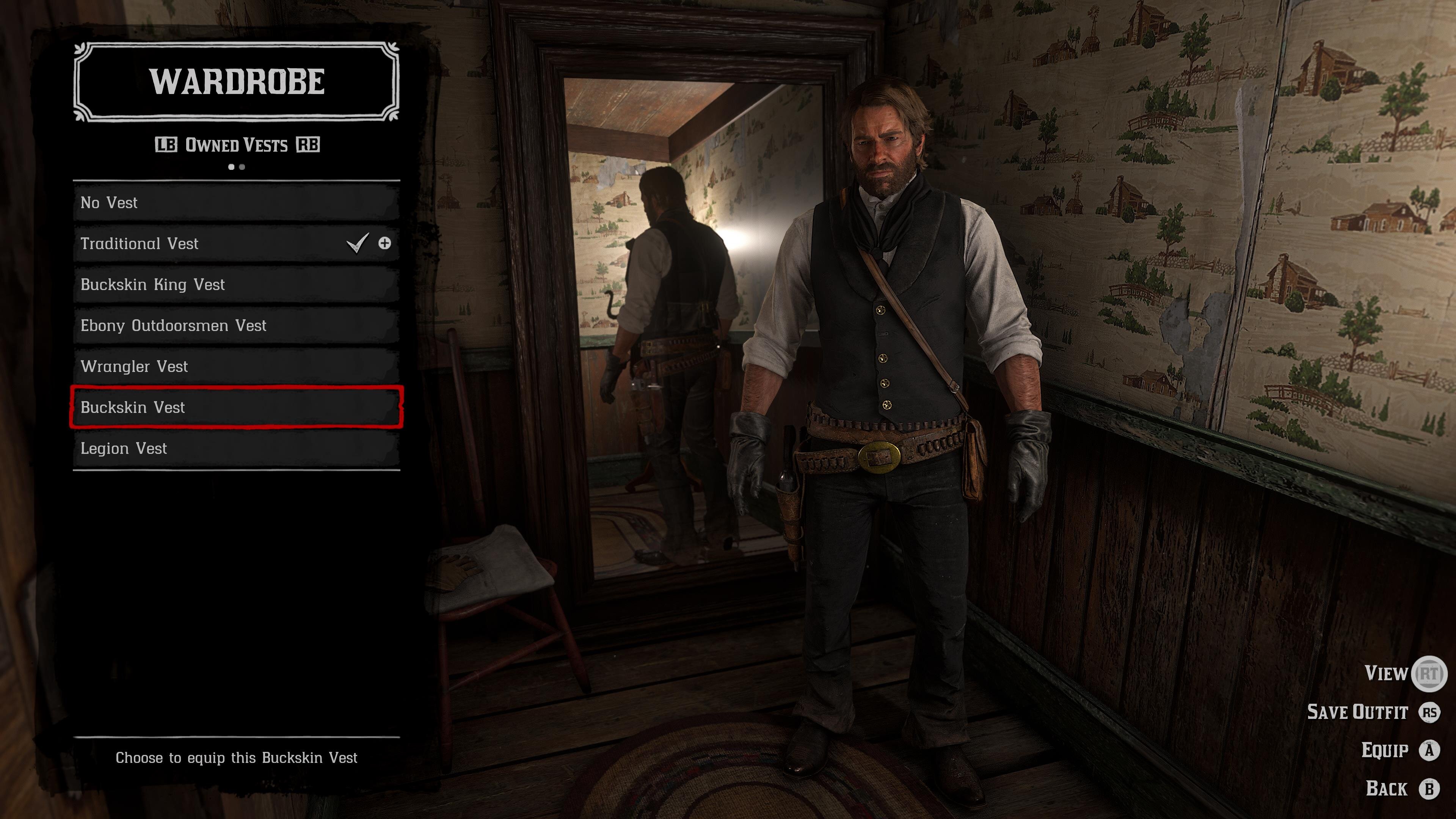This screenshot has width=1456, height=819.
Task: Open variations plus icon on Traditional Vest
Action: (384, 243)
